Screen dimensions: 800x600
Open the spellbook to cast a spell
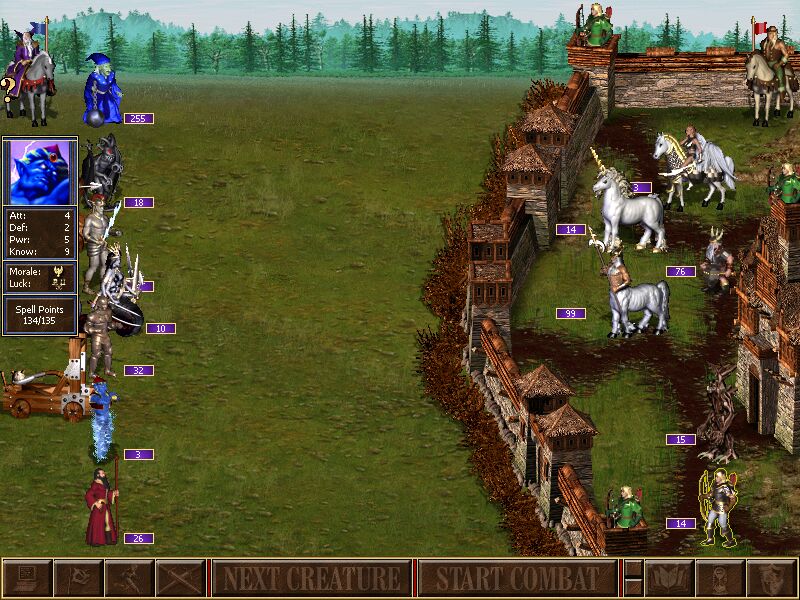tap(670, 578)
